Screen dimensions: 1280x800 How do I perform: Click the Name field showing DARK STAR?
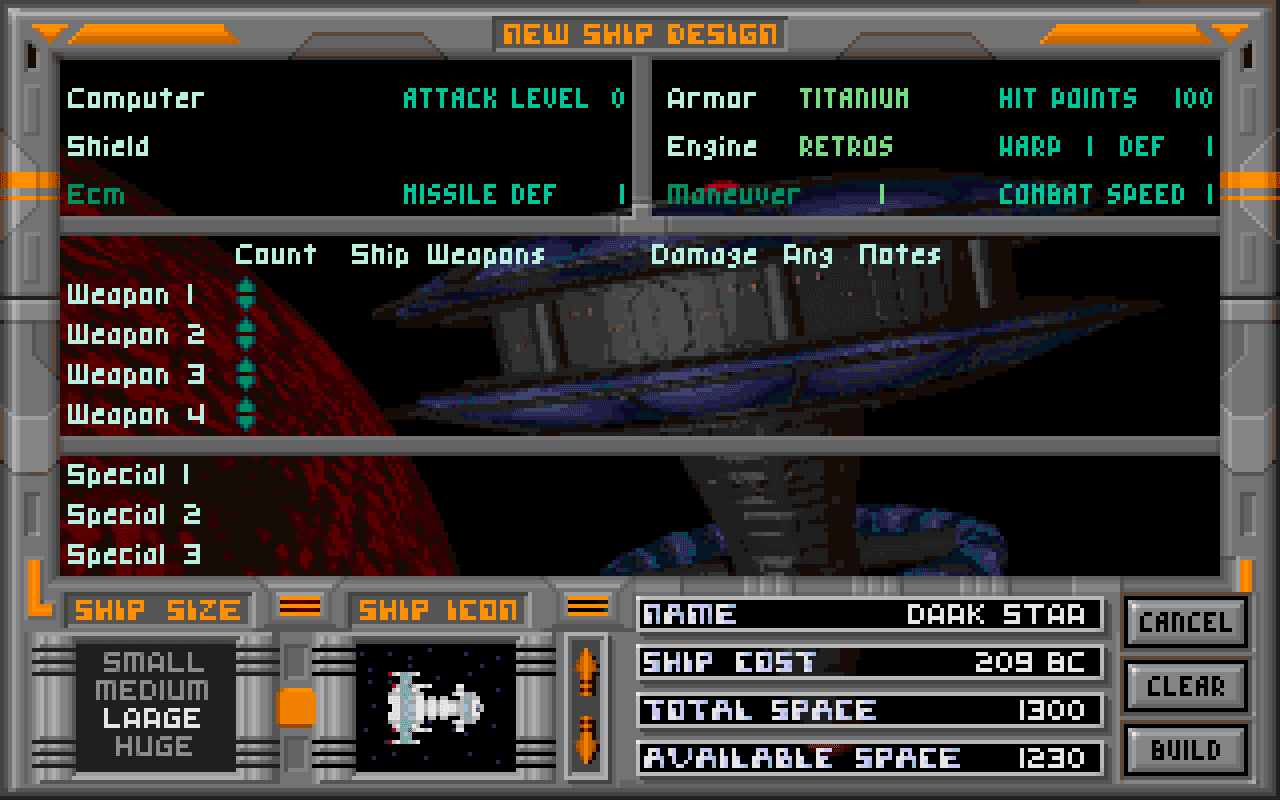click(868, 615)
